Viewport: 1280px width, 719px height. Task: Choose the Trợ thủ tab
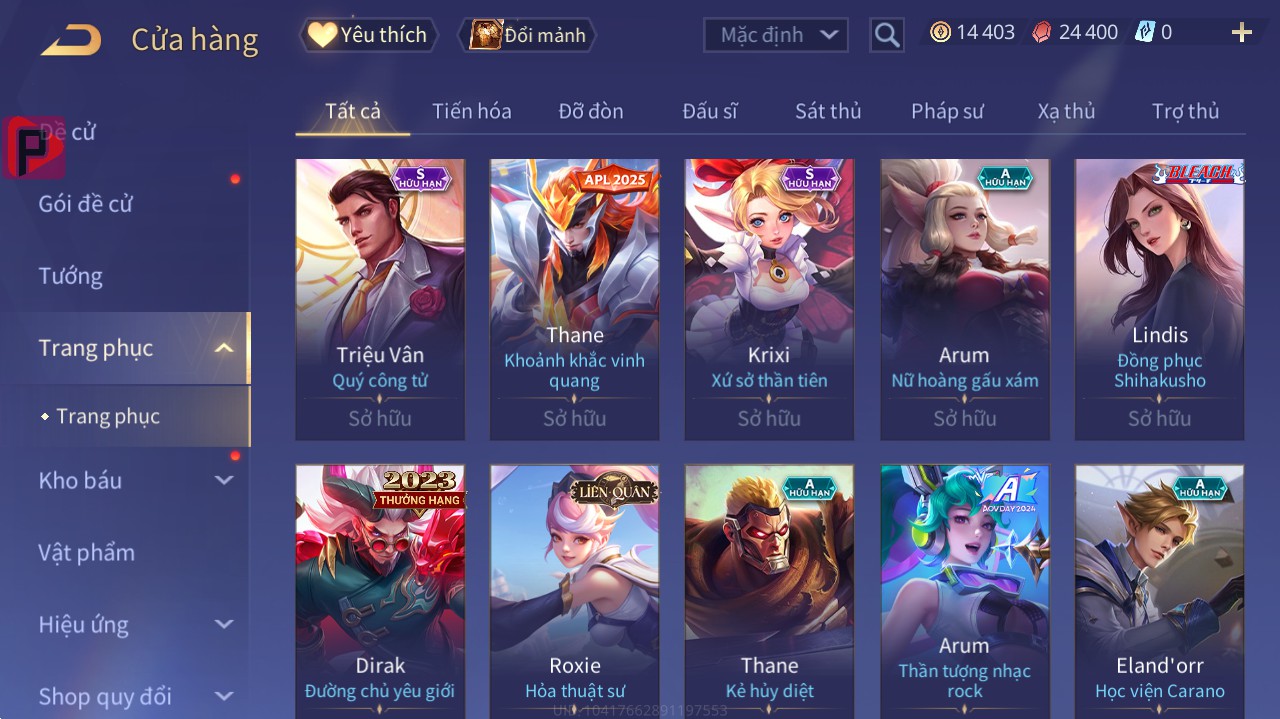tap(1185, 111)
